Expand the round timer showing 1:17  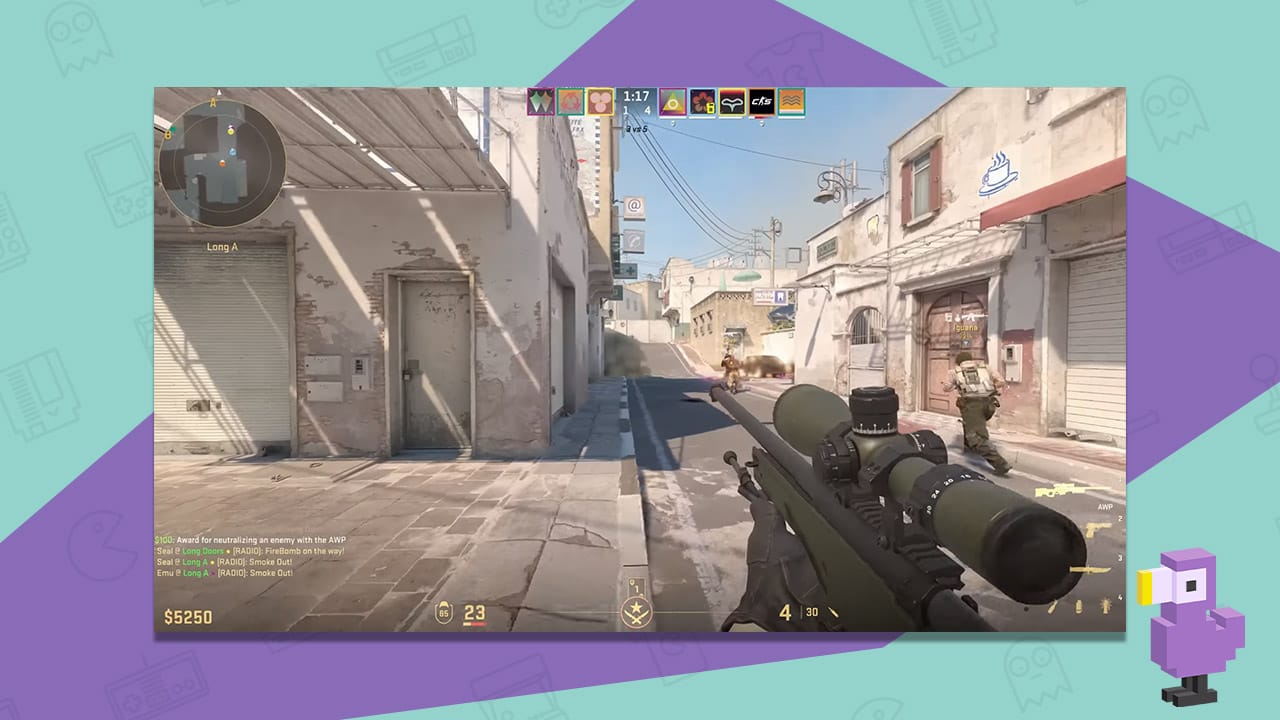tap(634, 98)
